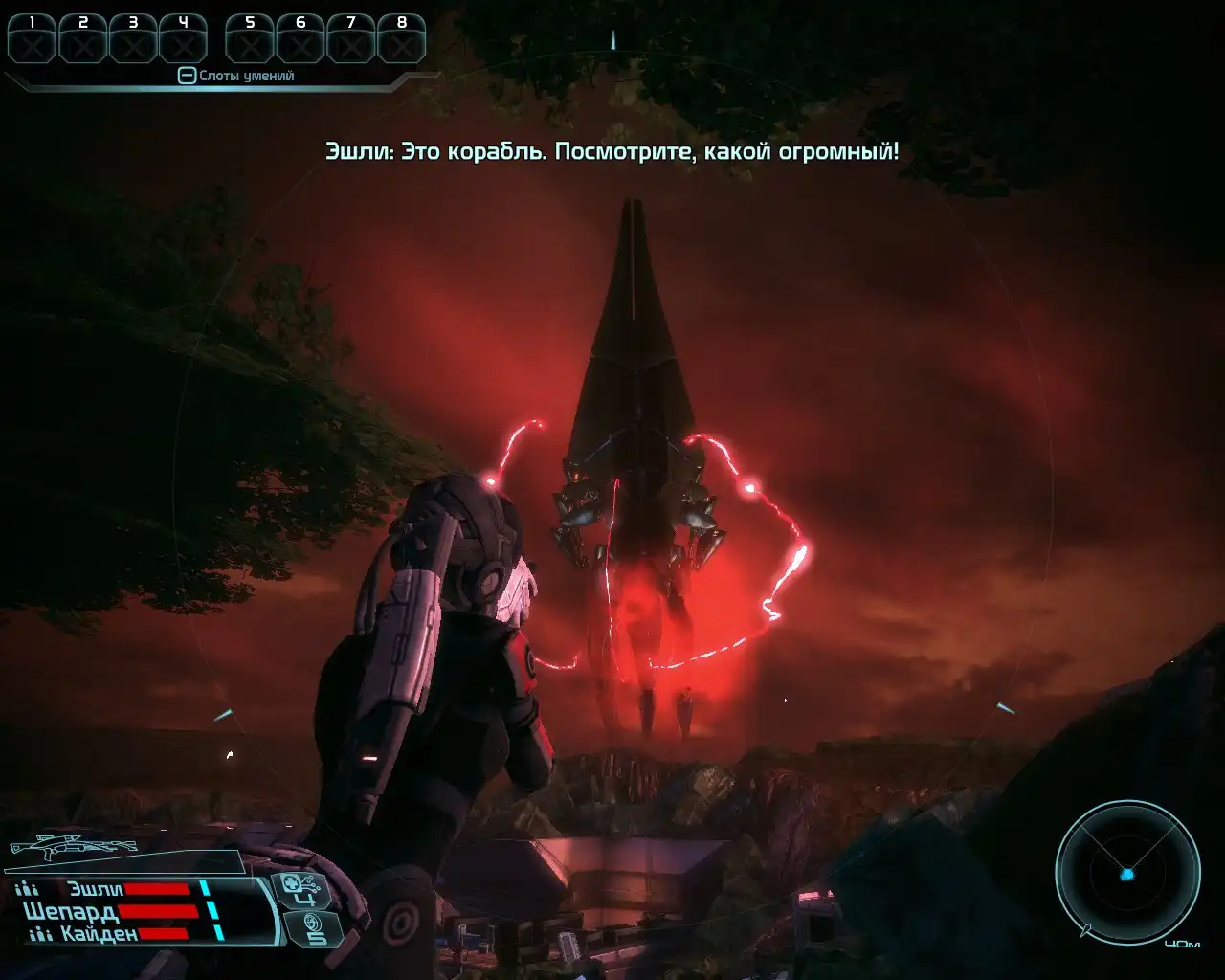Select skill slot number 8
Image resolution: width=1225 pixels, height=980 pixels.
401,38
